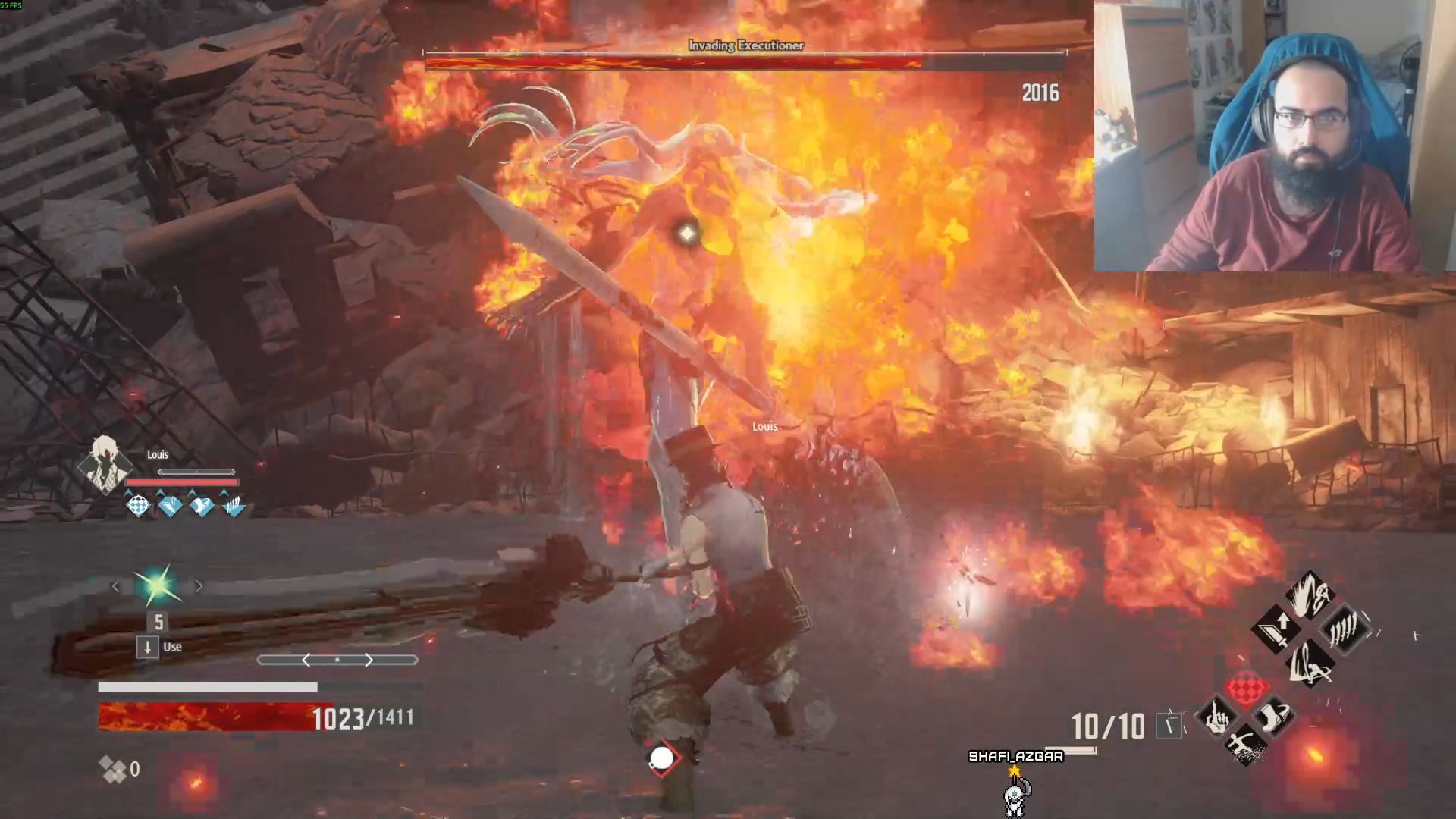Activate the spinning slash figure gift

(x=1310, y=663)
